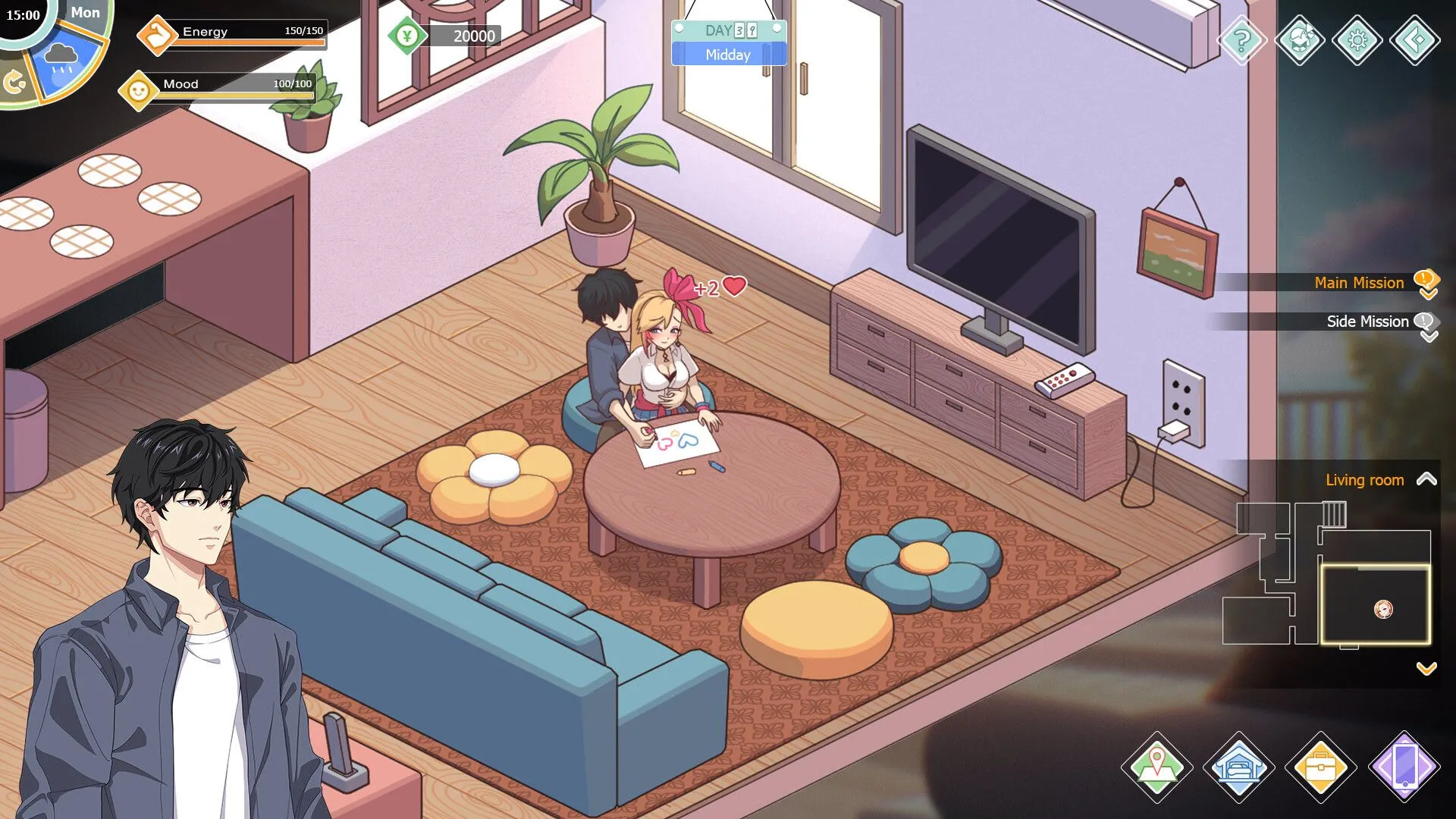1456x819 pixels.
Task: Open the Main Mission text link
Action: pos(1360,282)
